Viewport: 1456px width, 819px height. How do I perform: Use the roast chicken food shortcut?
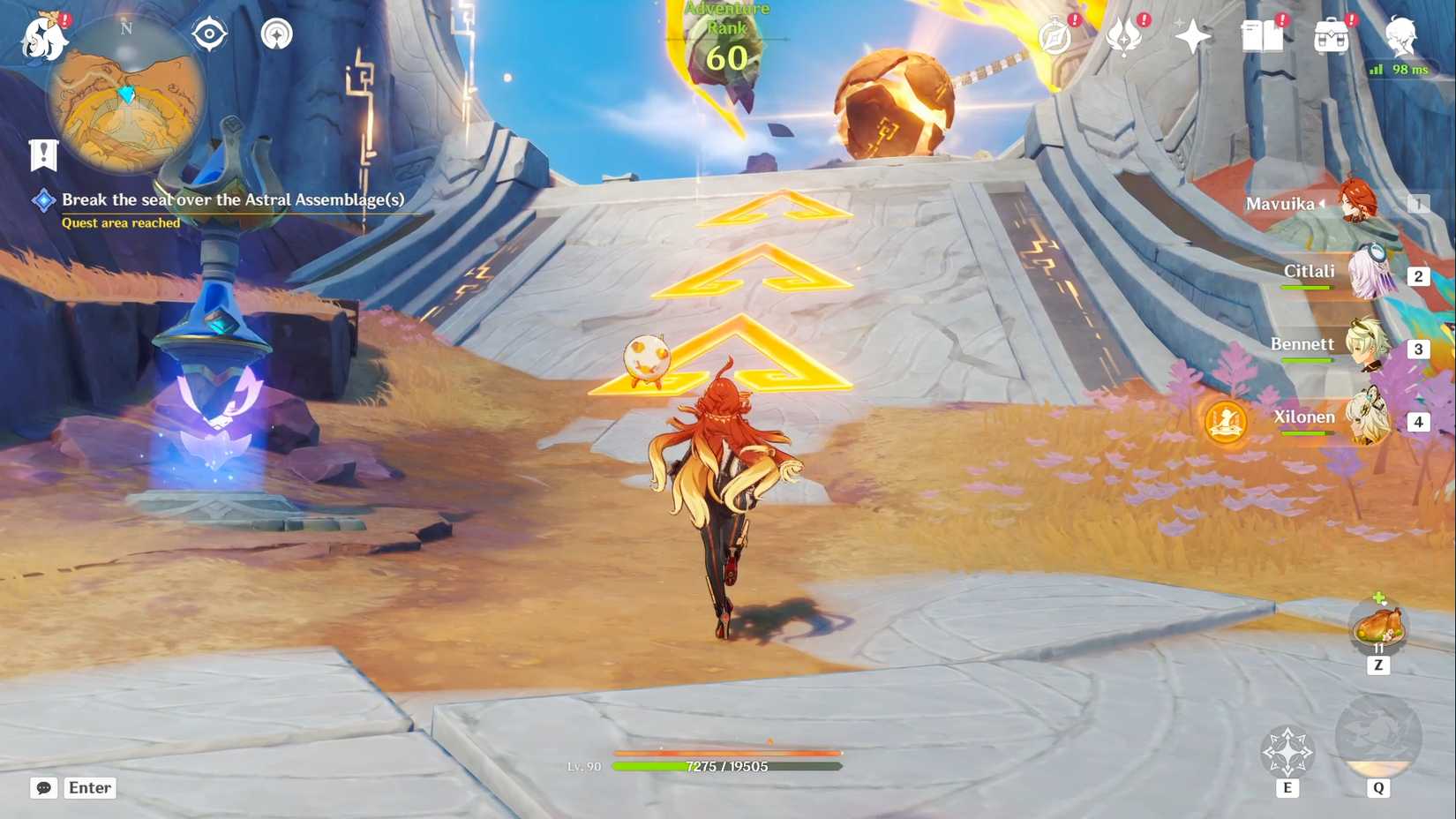pos(1378,627)
